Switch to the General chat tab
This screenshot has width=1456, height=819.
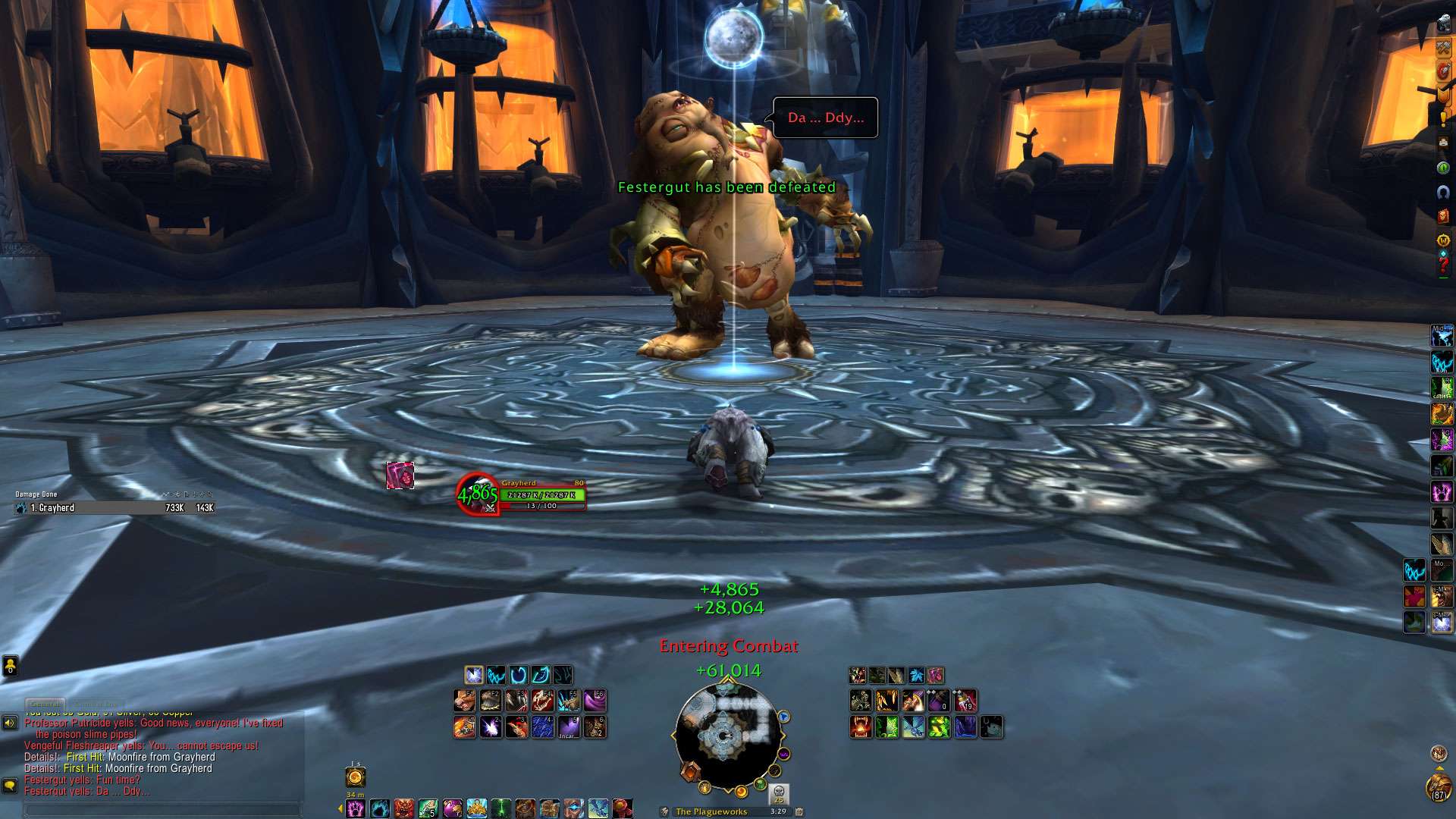pos(45,704)
